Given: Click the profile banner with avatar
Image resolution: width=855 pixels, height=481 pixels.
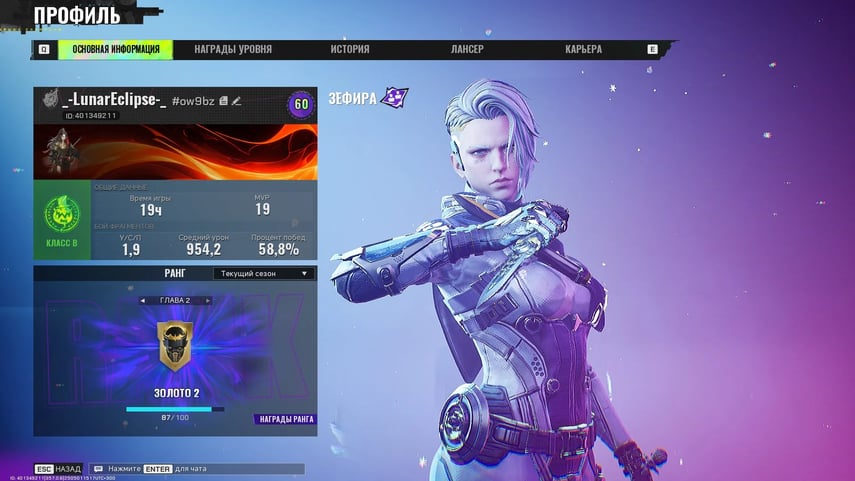Looking at the screenshot, I should [x=175, y=152].
